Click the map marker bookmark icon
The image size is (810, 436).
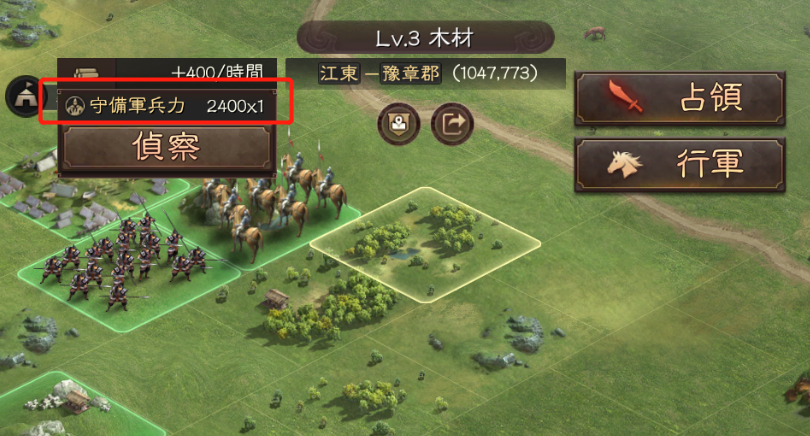point(398,124)
